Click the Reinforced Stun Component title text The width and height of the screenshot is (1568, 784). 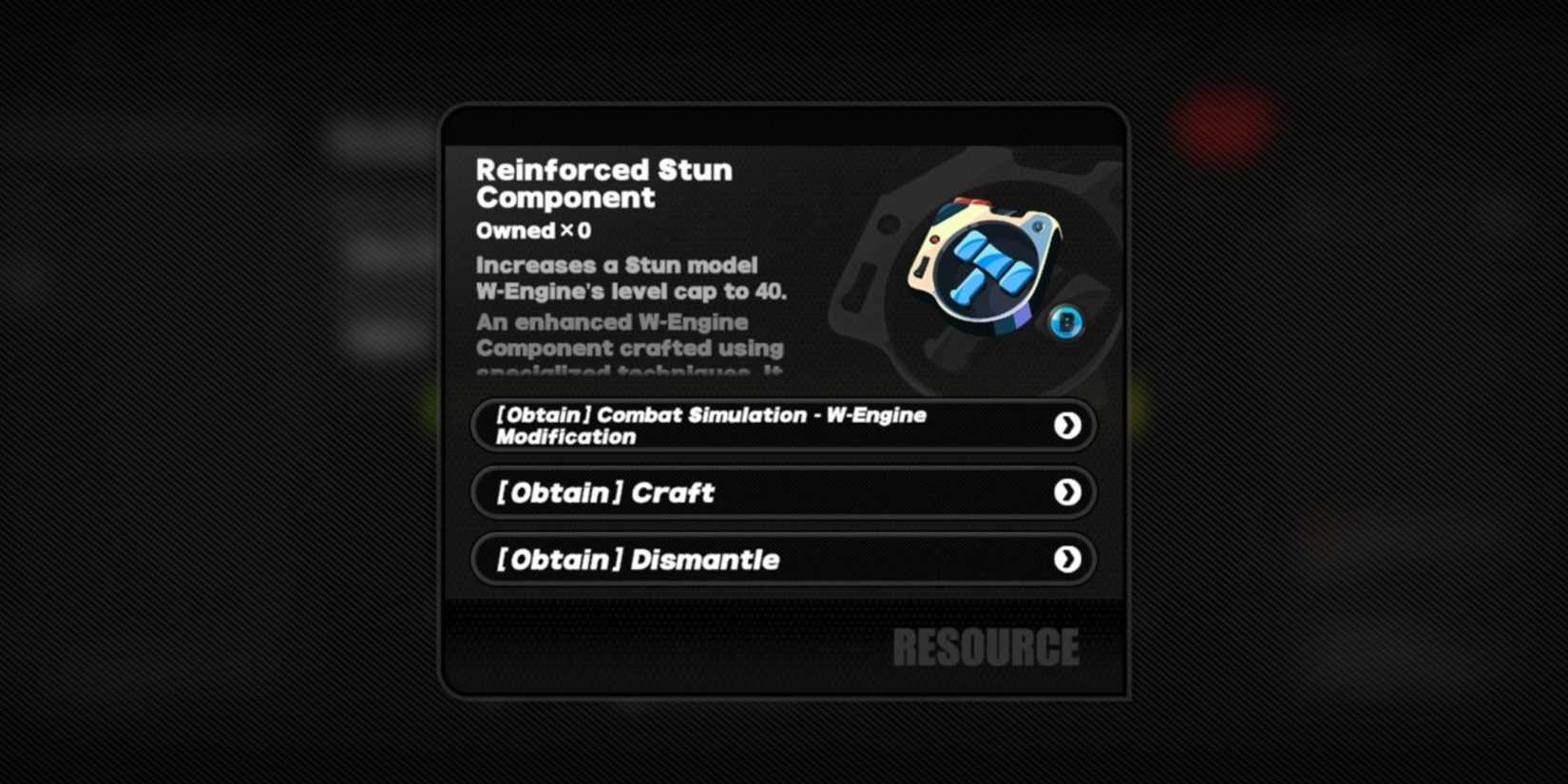(x=603, y=183)
